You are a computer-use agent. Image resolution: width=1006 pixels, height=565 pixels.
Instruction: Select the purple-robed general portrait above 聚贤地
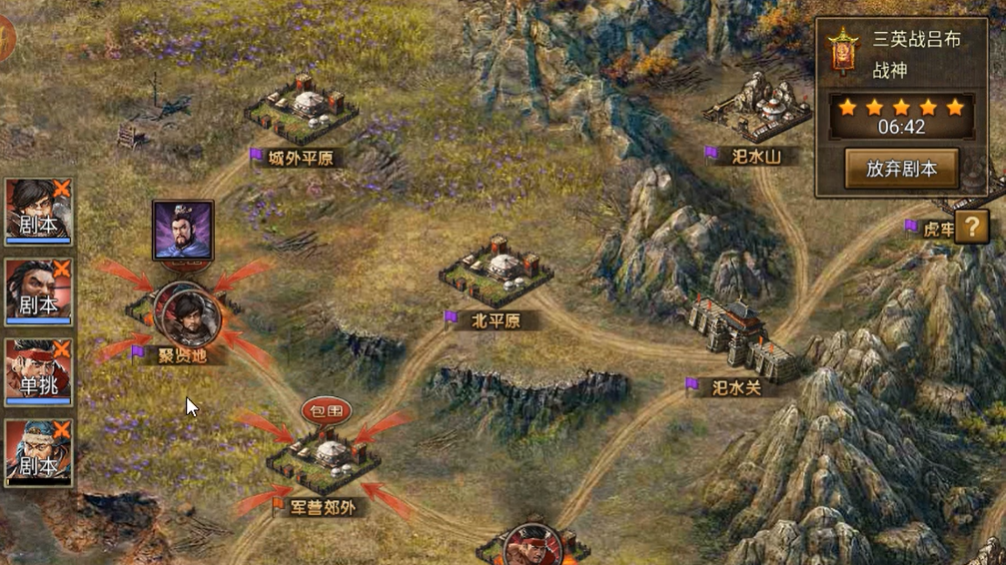(183, 230)
